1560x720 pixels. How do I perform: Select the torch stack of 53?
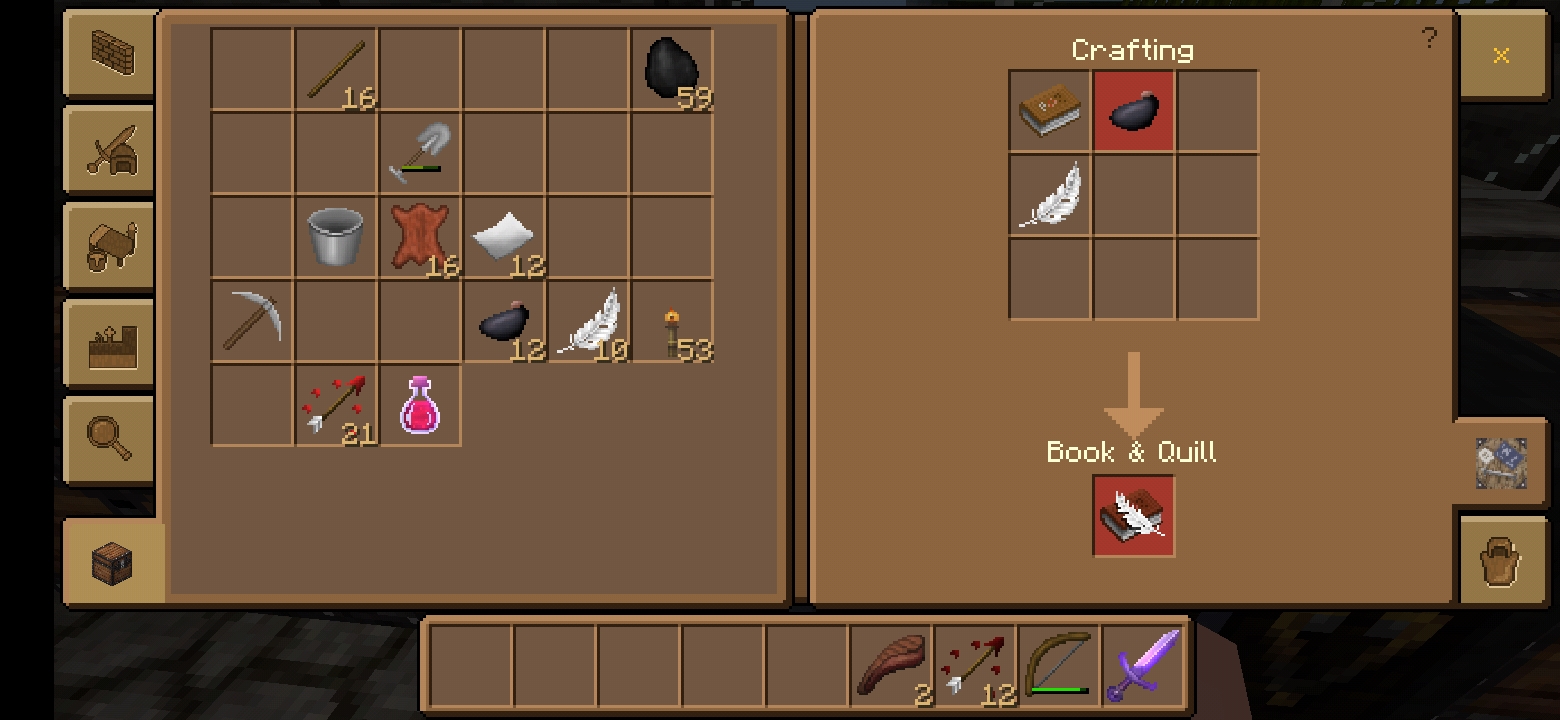(672, 321)
